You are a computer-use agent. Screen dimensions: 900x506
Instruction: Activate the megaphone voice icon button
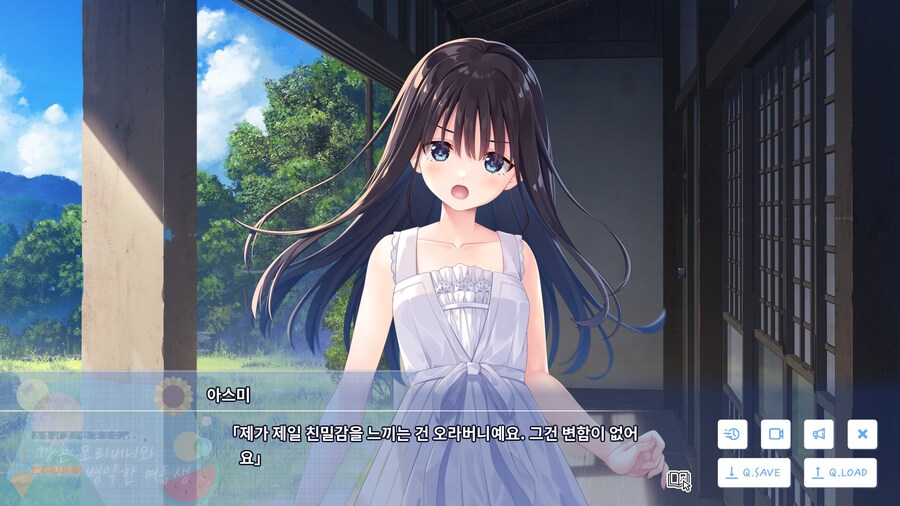click(818, 434)
